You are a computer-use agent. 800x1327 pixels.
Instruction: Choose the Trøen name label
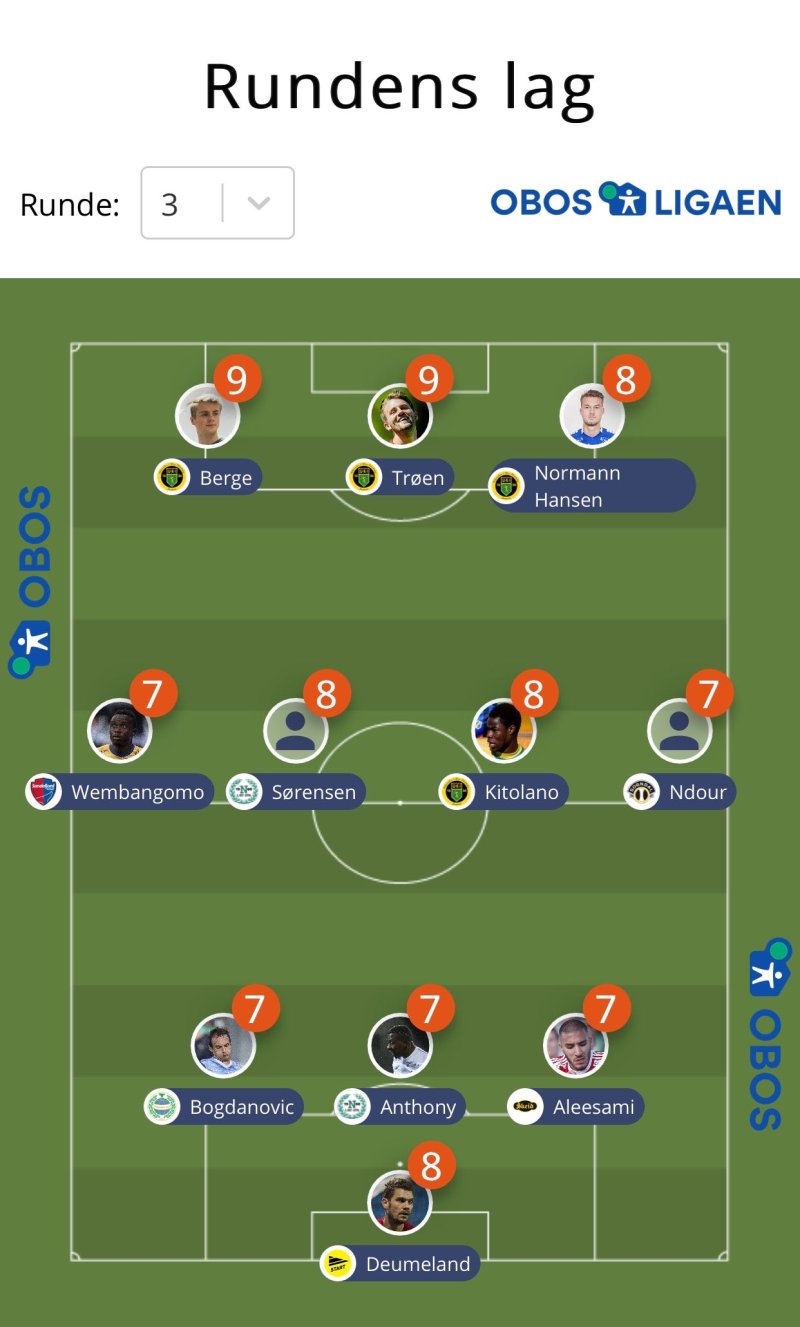[417, 478]
